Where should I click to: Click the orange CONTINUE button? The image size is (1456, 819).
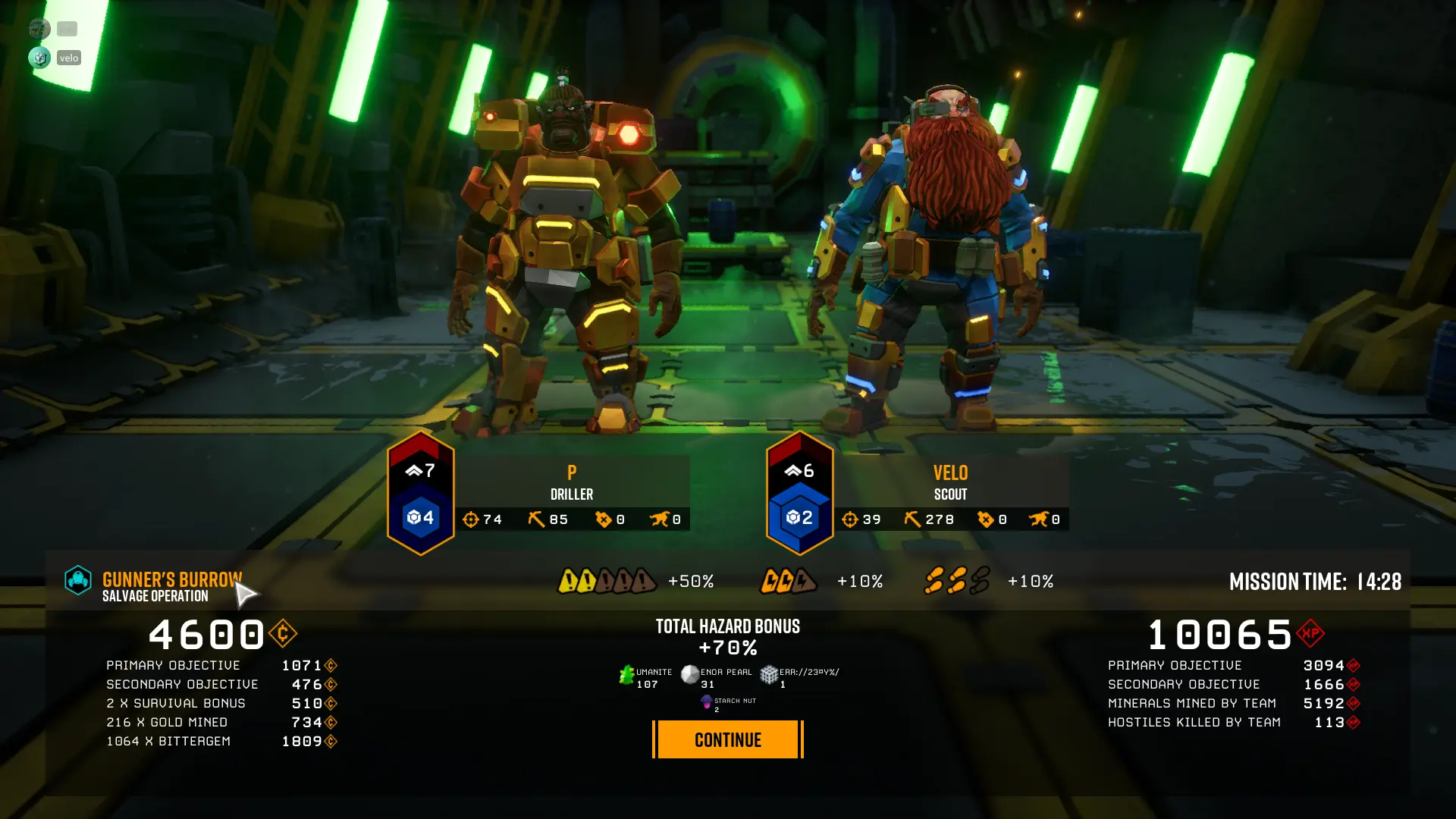(727, 739)
